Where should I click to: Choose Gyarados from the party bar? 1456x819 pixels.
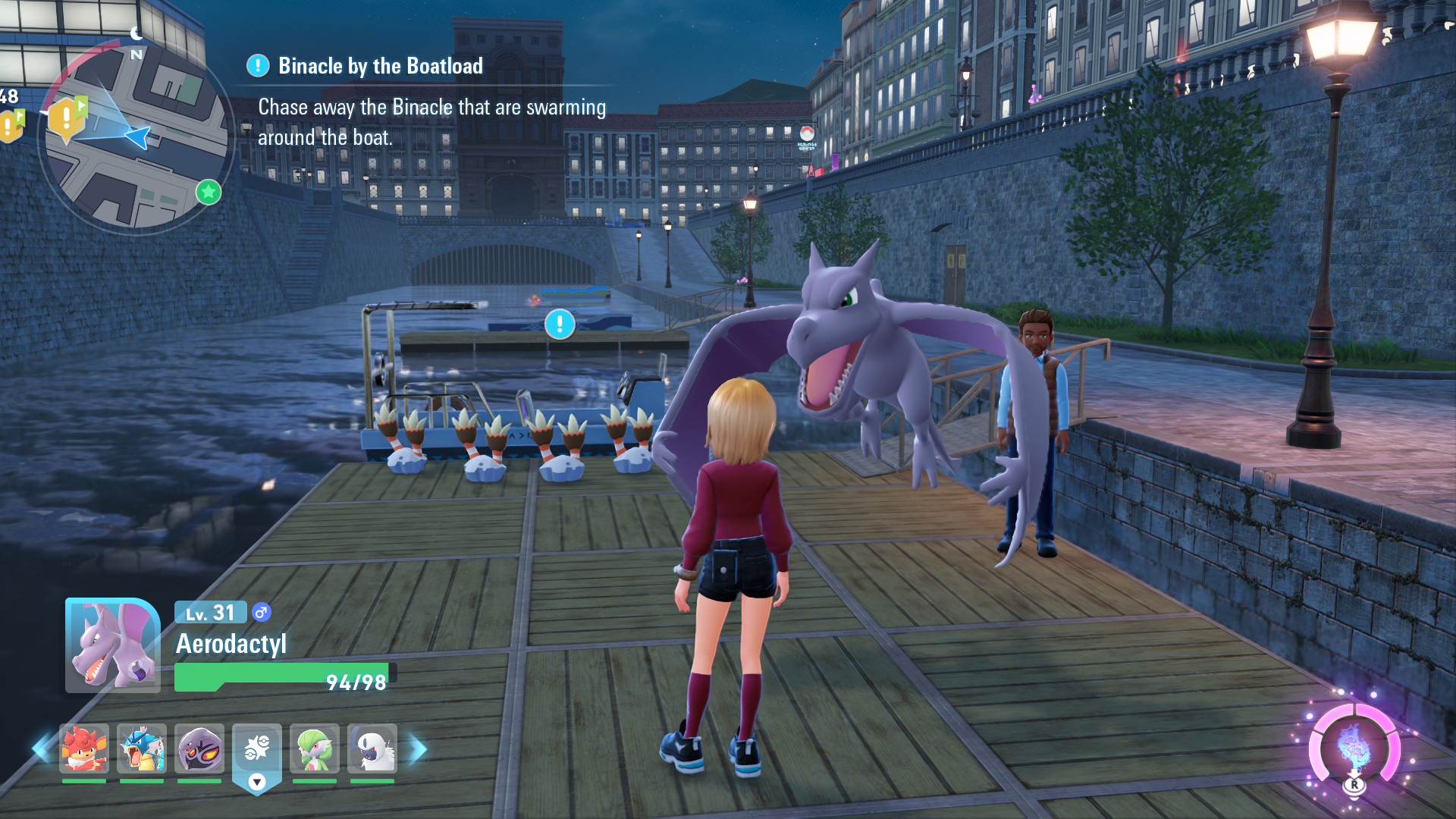[x=142, y=748]
